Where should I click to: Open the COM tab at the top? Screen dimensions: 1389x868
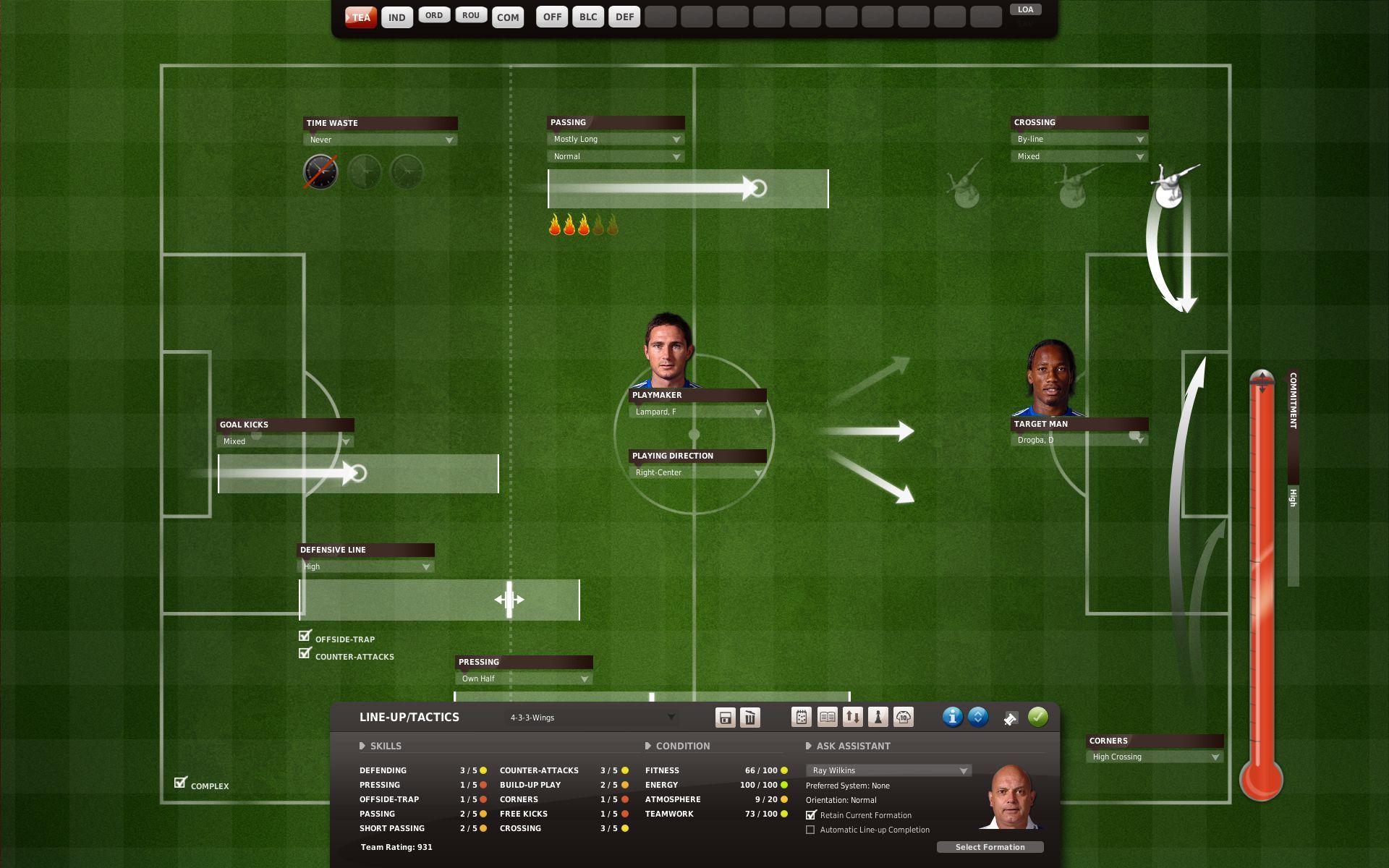(508, 17)
